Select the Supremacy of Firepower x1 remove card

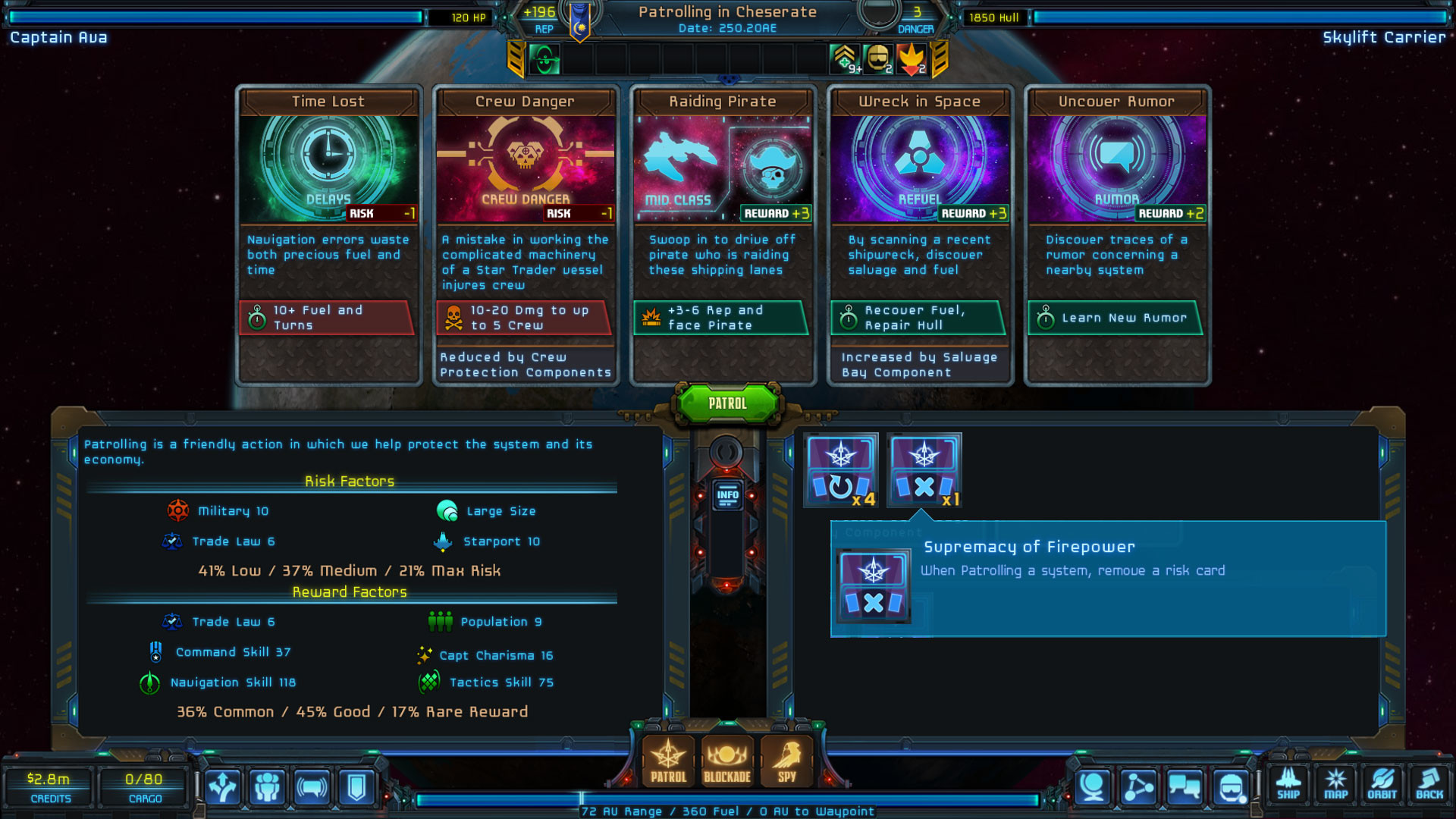point(924,469)
